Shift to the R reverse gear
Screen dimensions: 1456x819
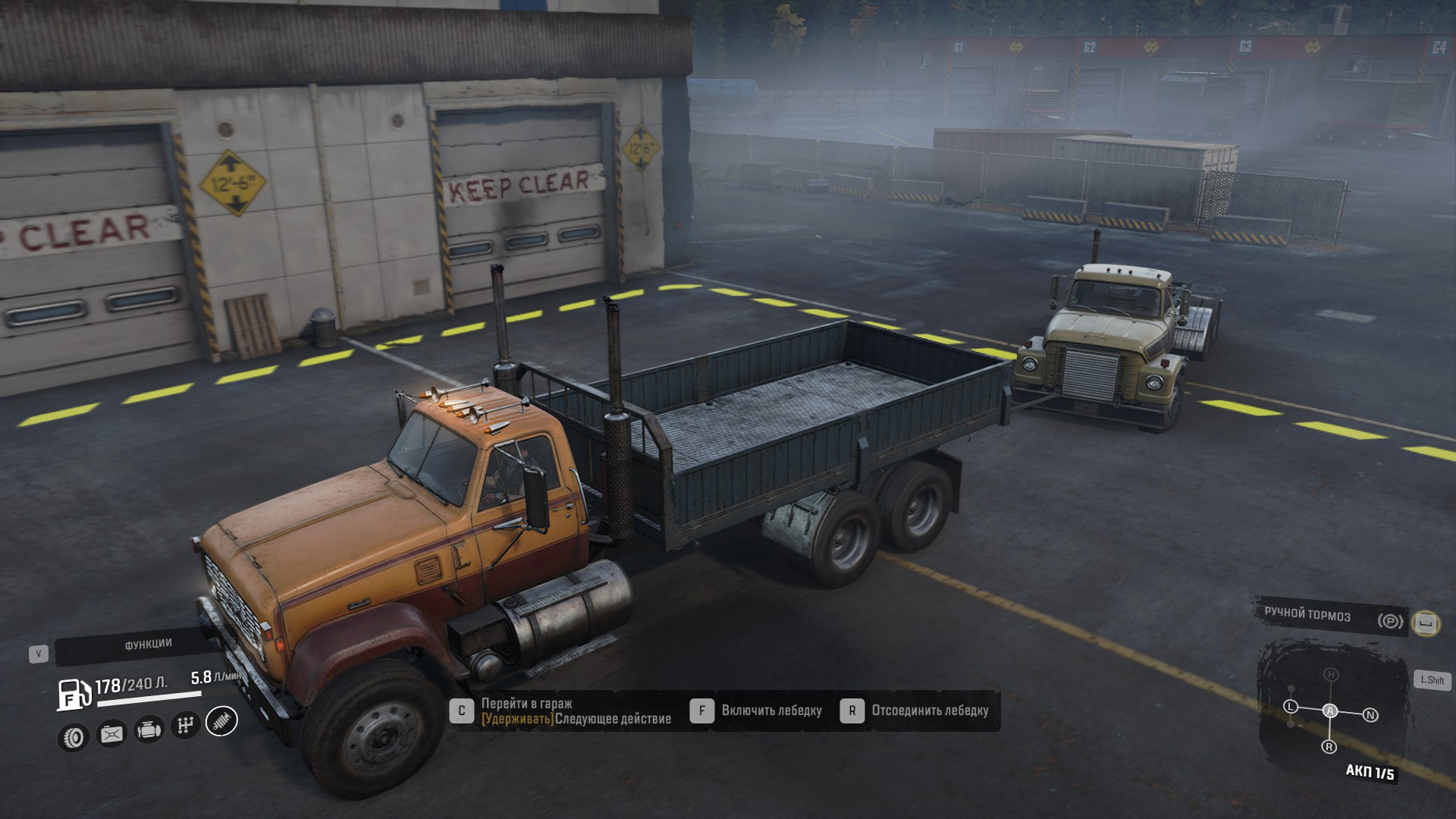click(1329, 747)
